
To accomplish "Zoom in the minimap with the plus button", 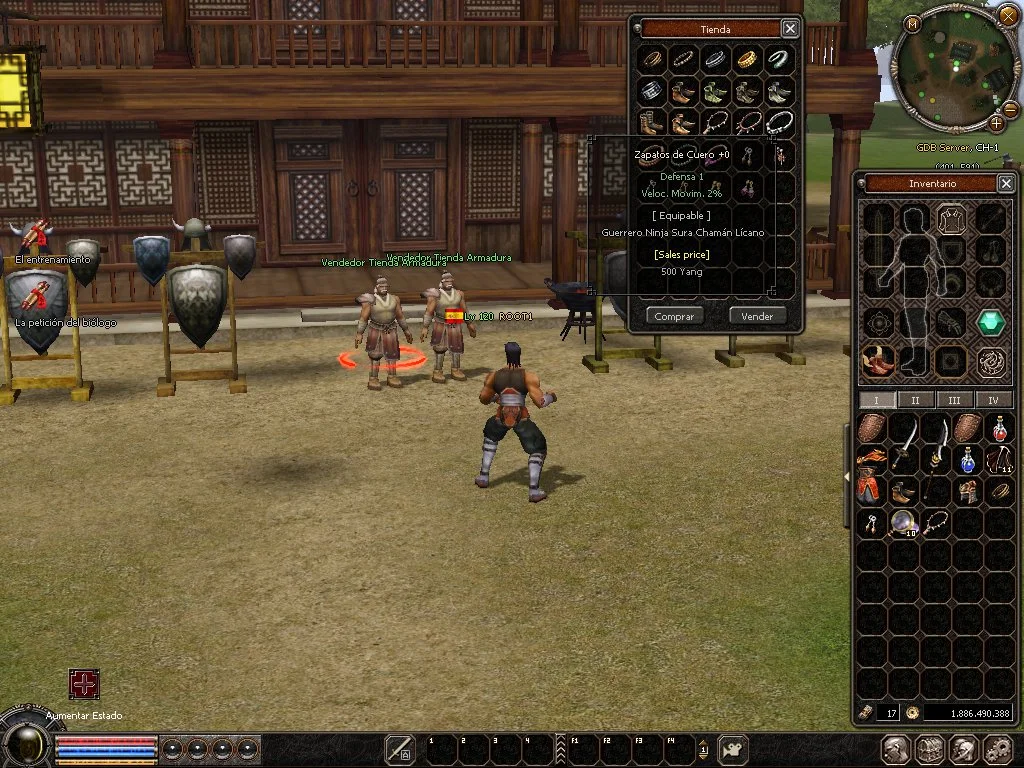I will point(996,123).
